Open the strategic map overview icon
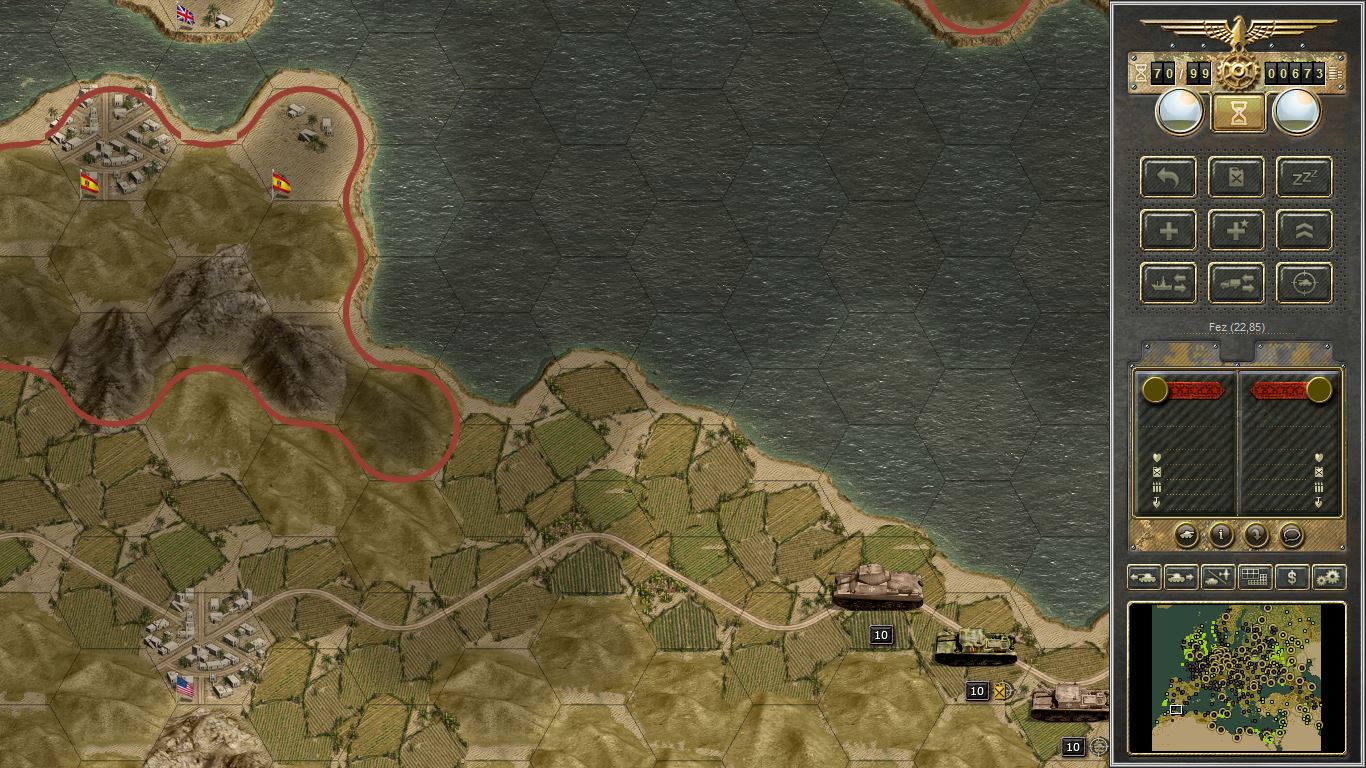The height and width of the screenshot is (768, 1366). (1255, 577)
